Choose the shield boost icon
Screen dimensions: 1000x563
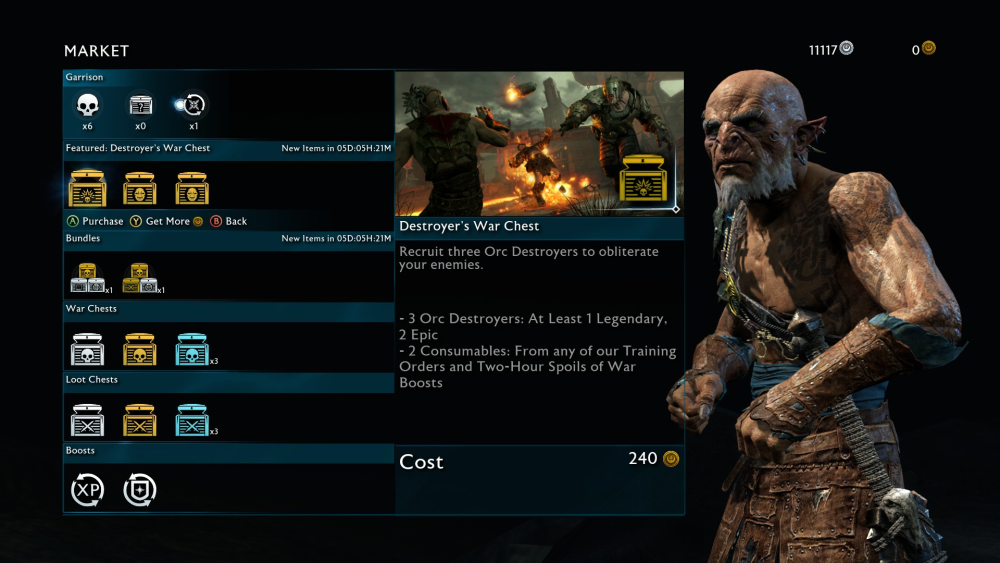point(139,490)
